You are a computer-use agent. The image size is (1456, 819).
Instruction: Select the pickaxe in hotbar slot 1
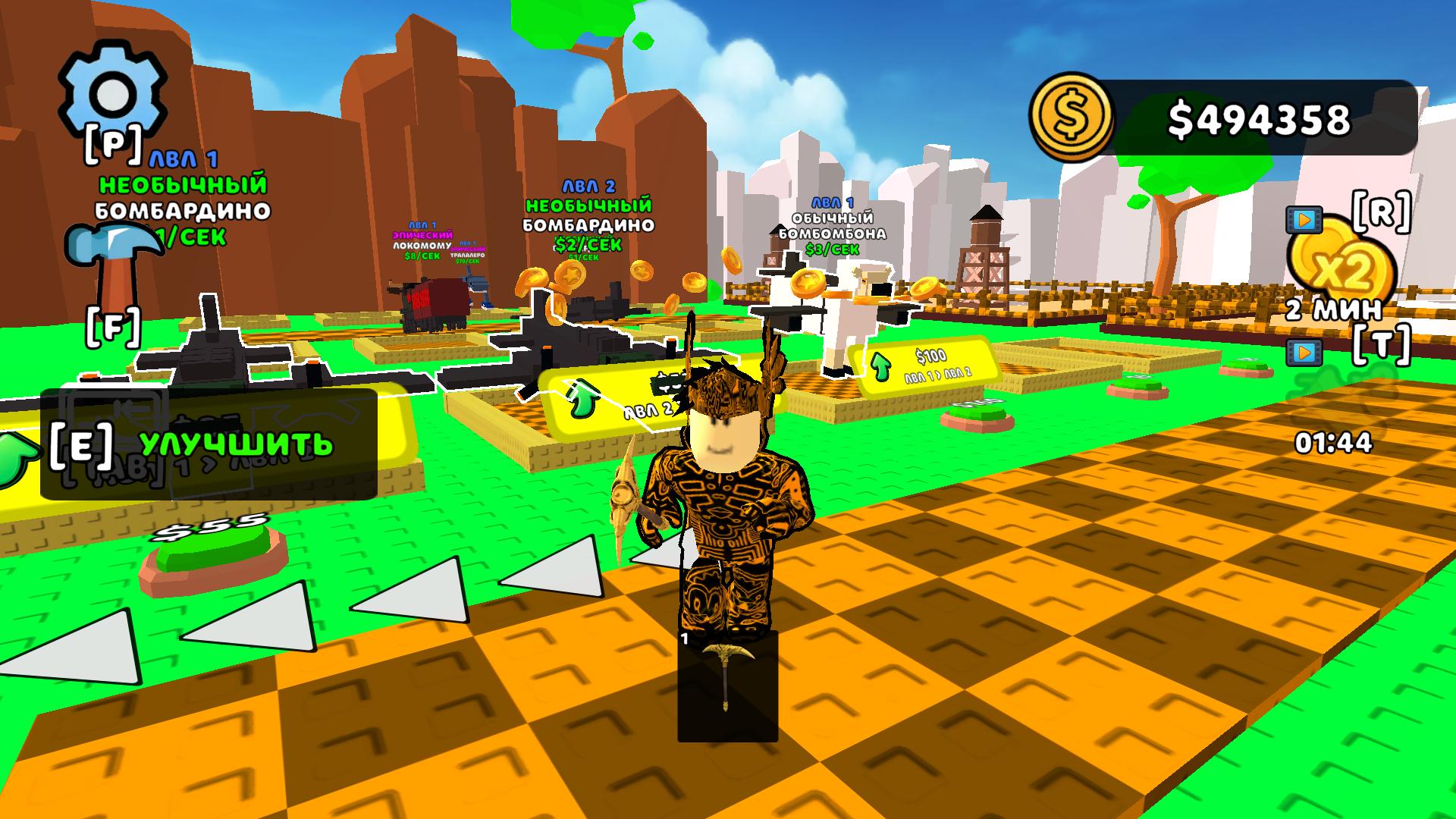click(727, 682)
